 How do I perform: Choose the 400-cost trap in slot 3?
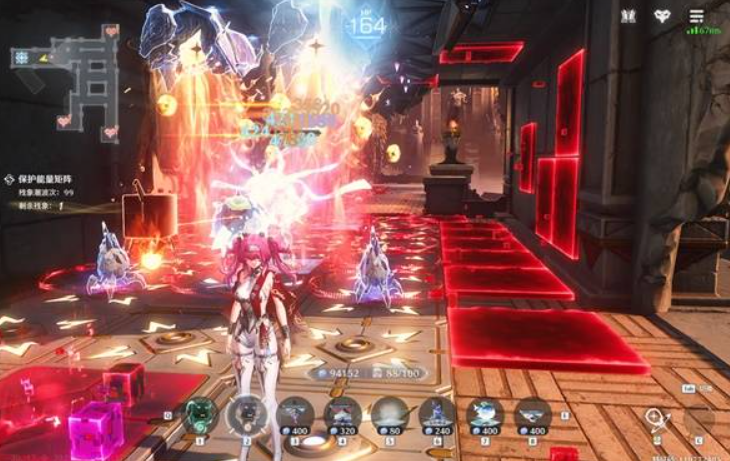click(x=295, y=415)
